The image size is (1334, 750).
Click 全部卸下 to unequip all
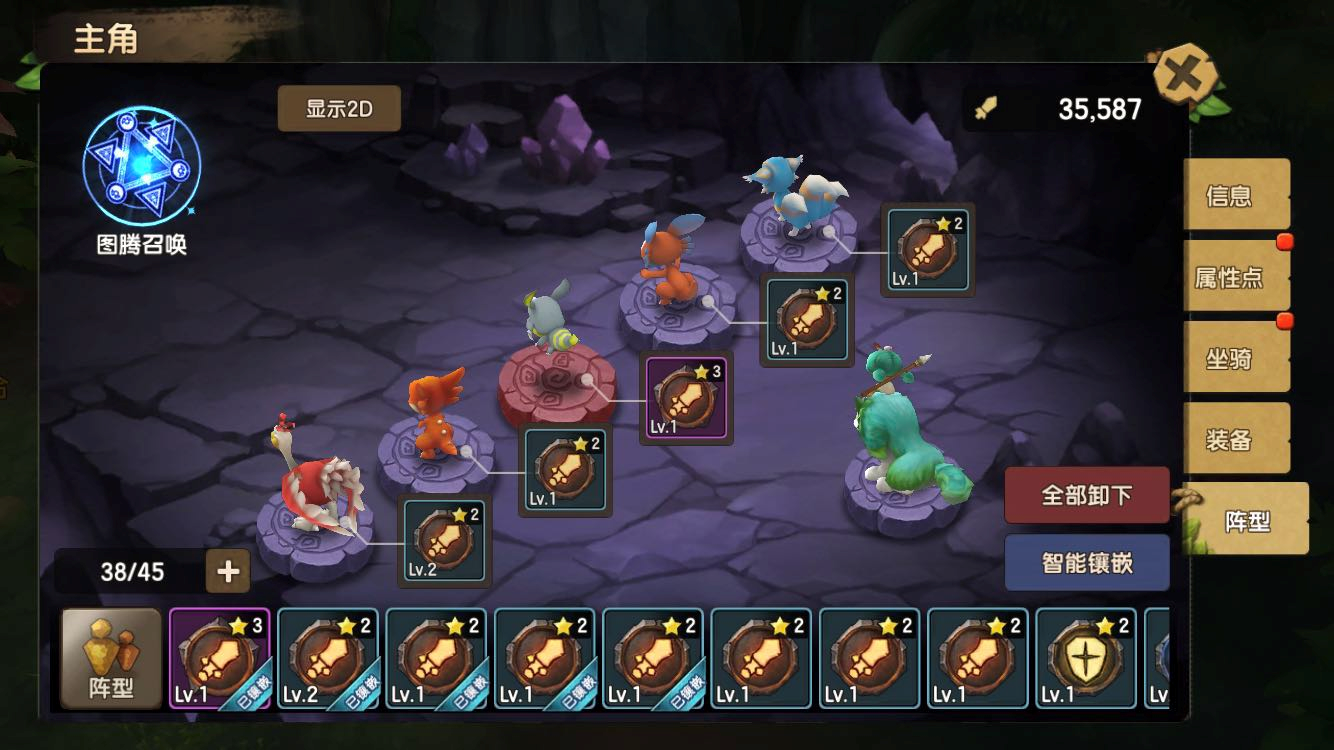click(1086, 495)
